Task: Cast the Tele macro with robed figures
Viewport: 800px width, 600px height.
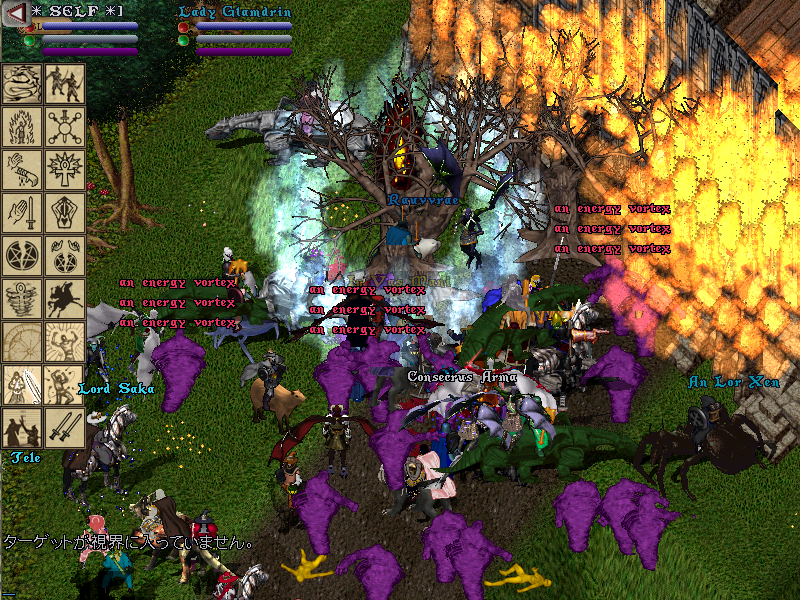Action: pos(22,427)
